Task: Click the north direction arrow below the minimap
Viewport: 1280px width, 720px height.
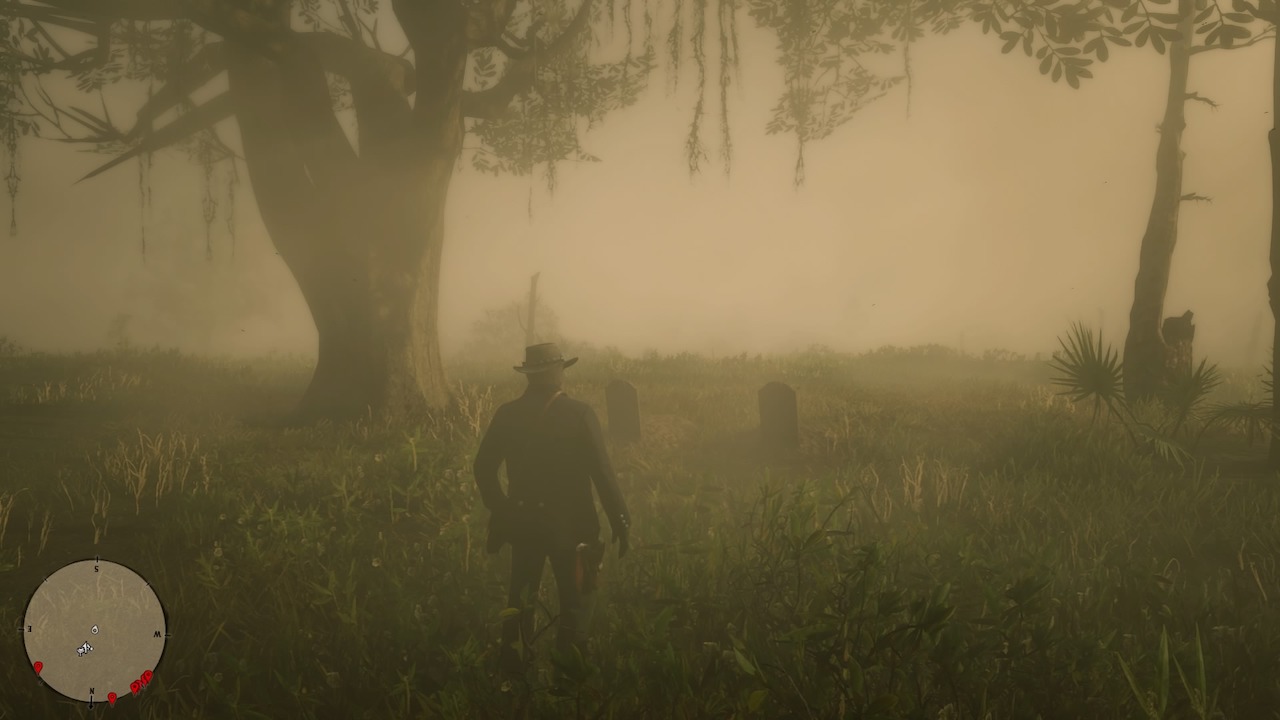Action: tap(91, 705)
